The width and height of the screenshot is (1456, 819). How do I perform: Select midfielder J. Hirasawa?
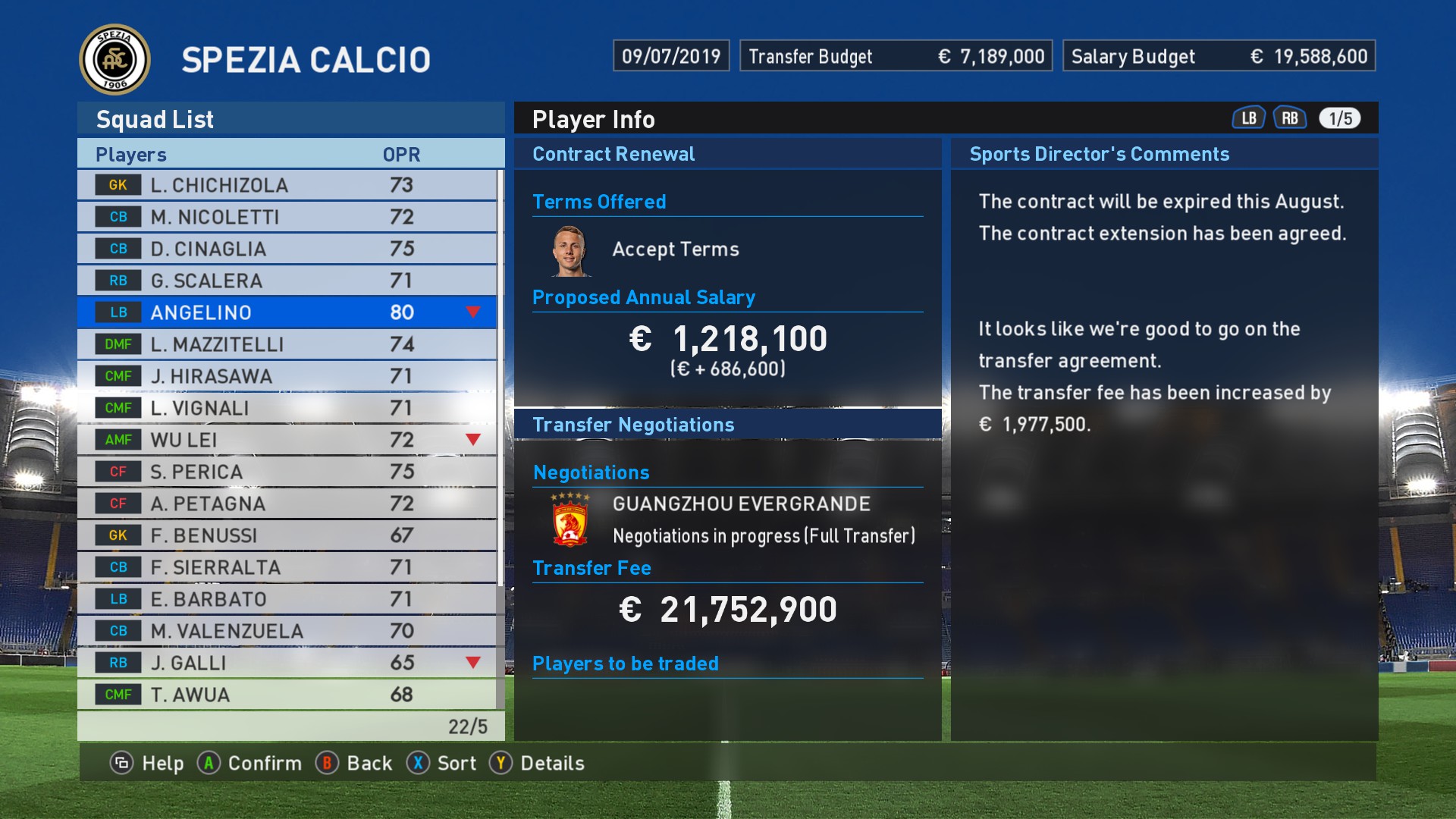pos(287,376)
